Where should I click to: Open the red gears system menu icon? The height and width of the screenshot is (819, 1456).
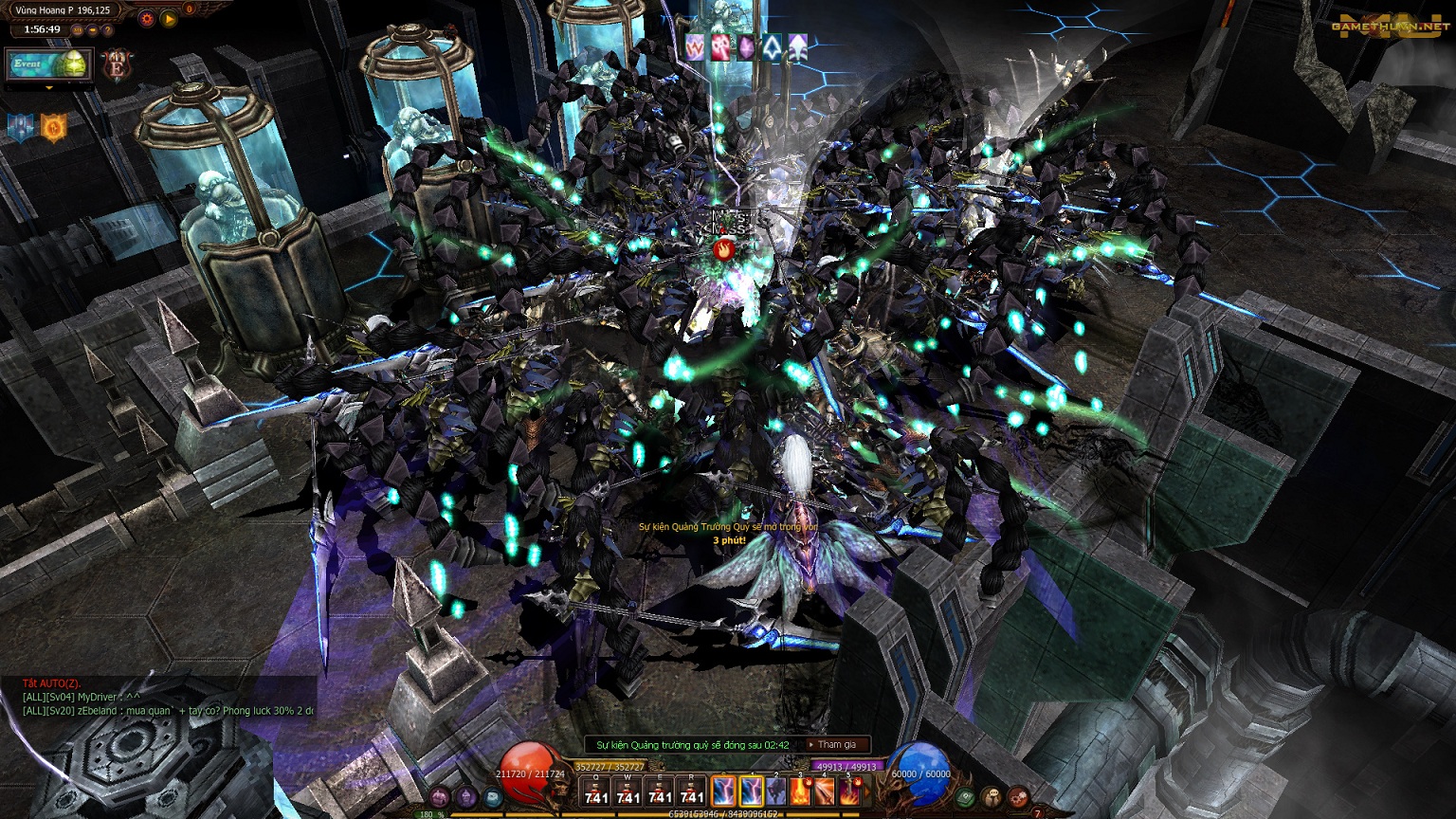1018,797
